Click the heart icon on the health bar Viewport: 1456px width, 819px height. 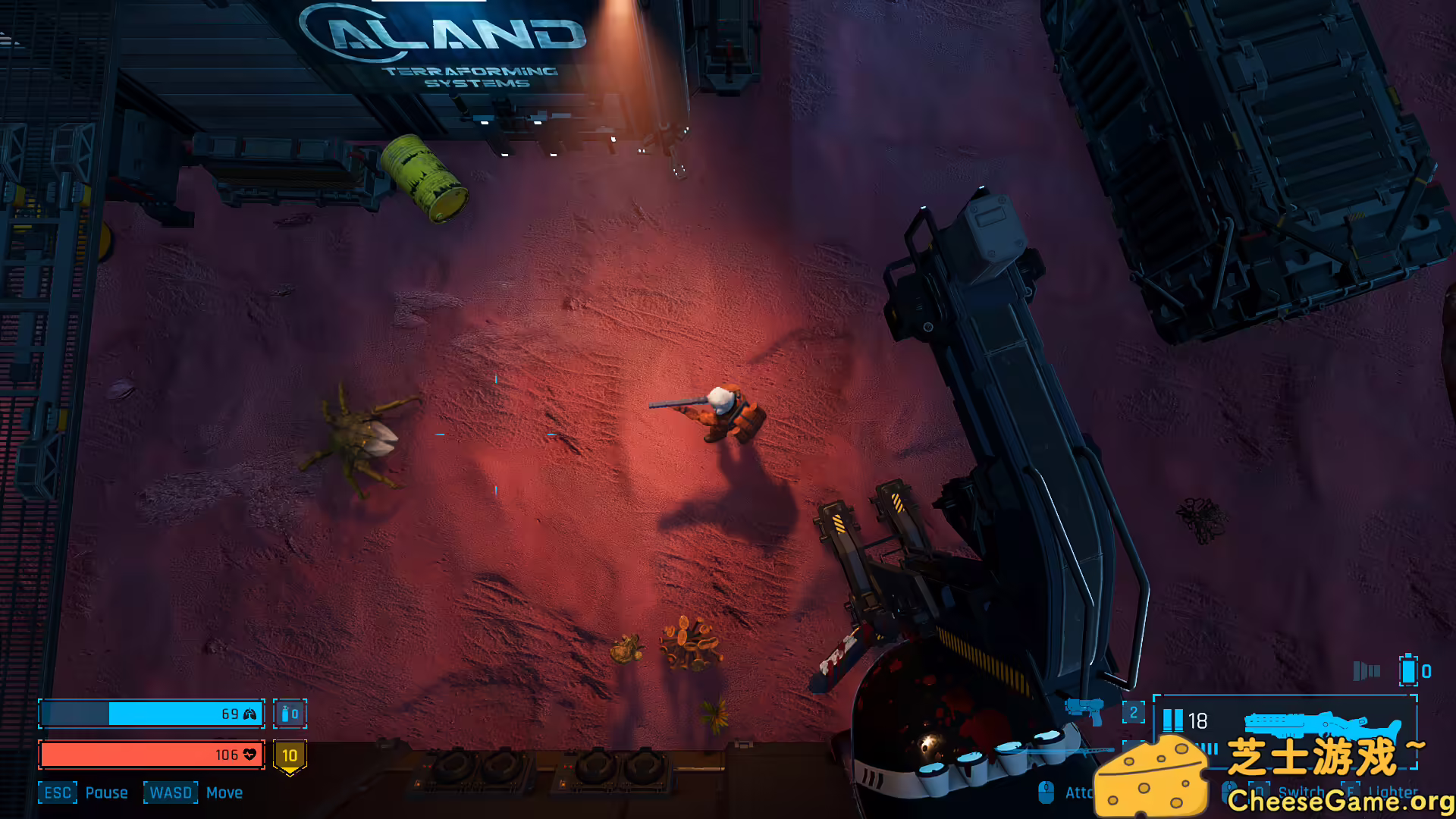click(x=249, y=755)
